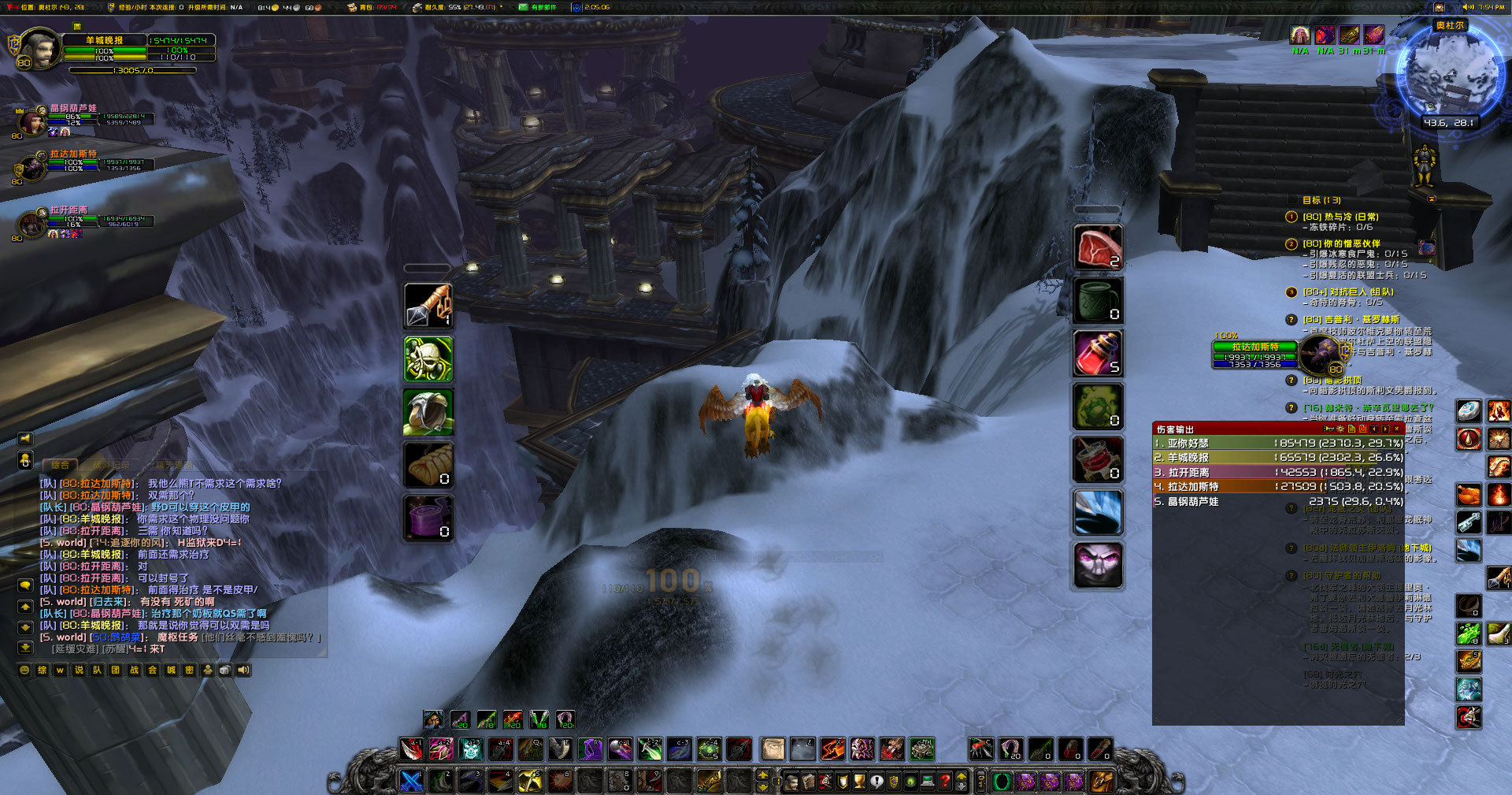Switch to the 聊天通道 chat tab
Viewport: 1512px width, 795px height.
pyautogui.click(x=174, y=464)
